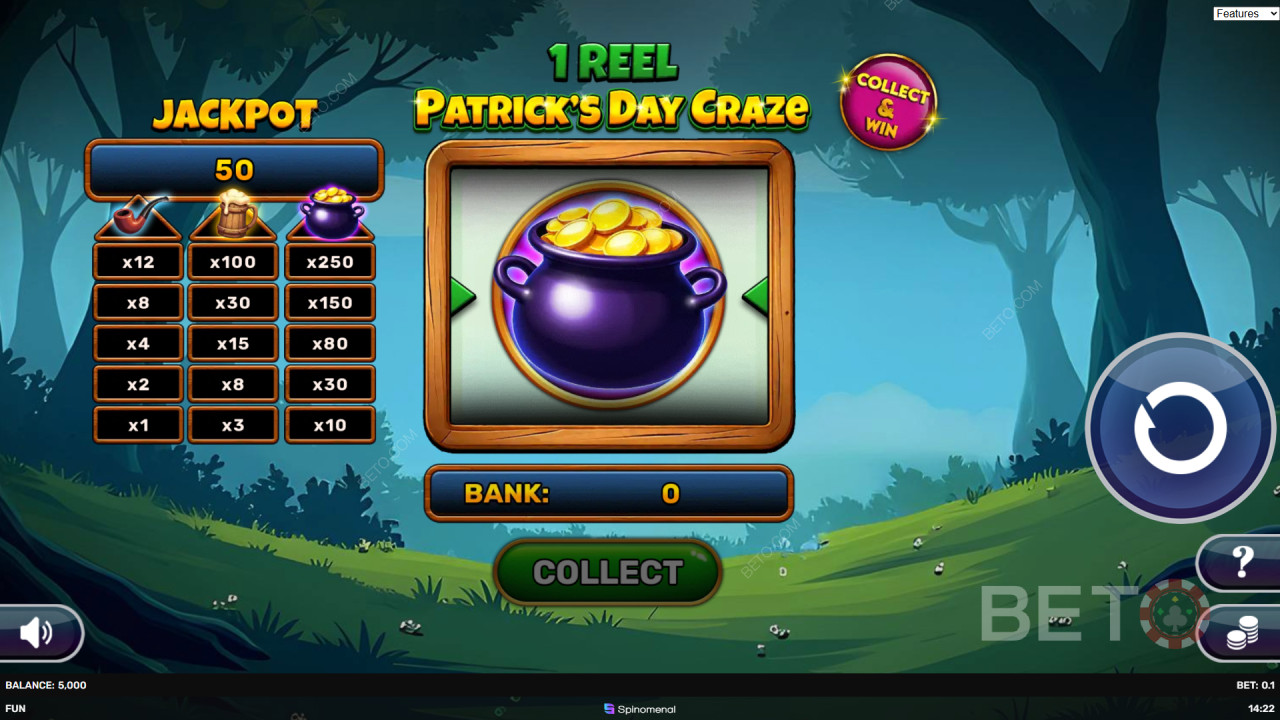Open the question mark help screen
The image size is (1280, 720).
click(1242, 562)
